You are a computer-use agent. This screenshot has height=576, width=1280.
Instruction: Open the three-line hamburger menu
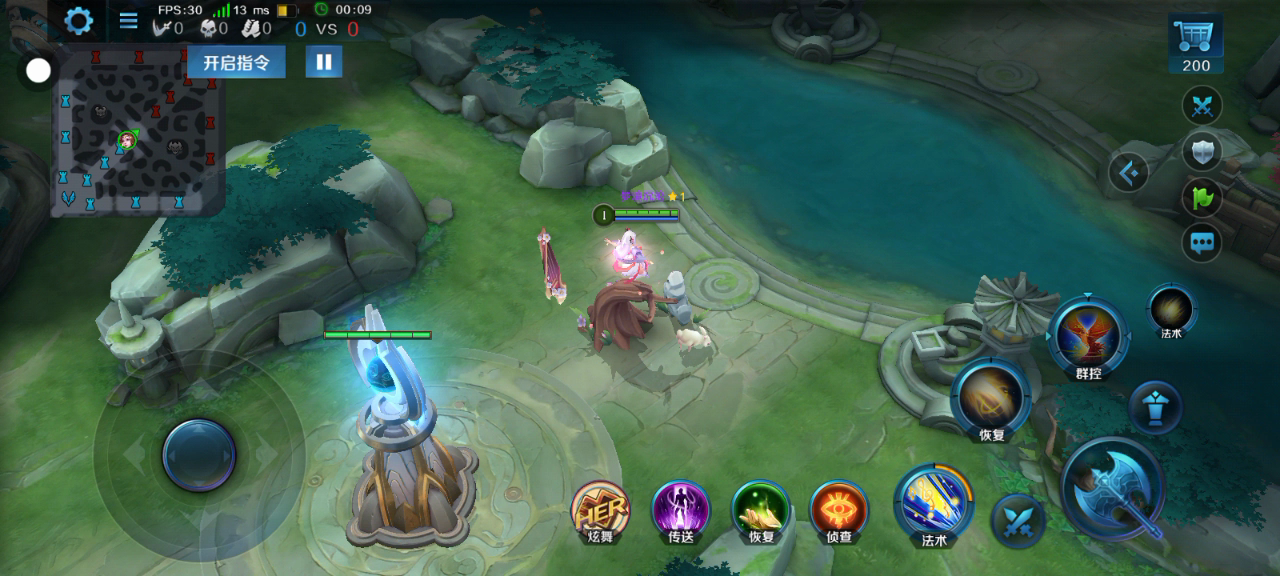pyautogui.click(x=129, y=21)
